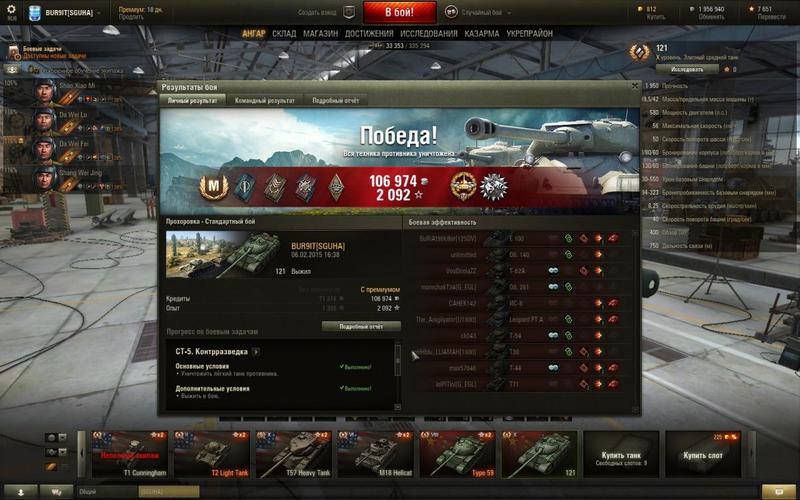This screenshot has height=500, width=800.
Task: Switch to the Подробный отчёт tab
Action: 335,101
